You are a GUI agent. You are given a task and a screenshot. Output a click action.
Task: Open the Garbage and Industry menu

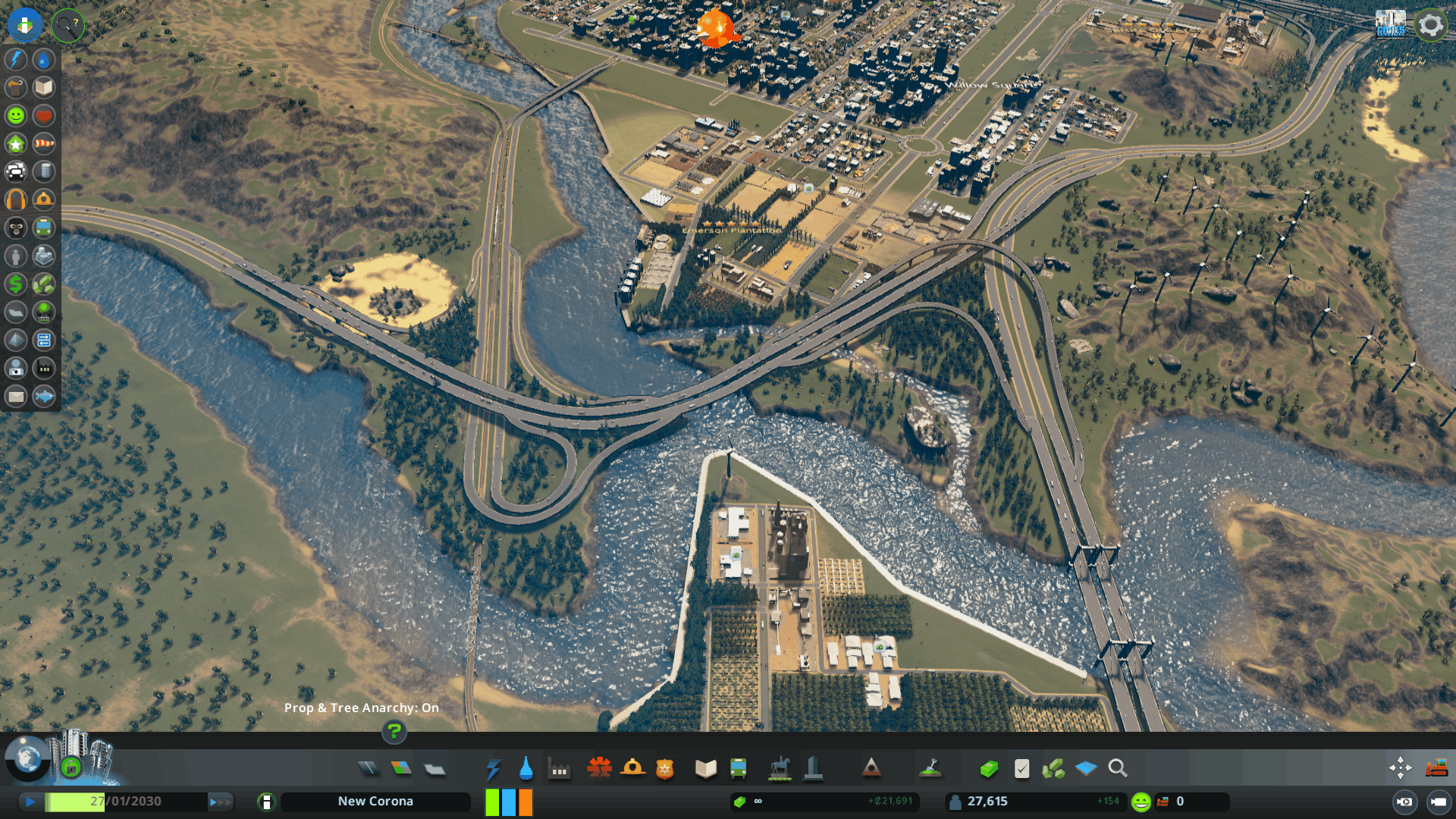[x=559, y=769]
